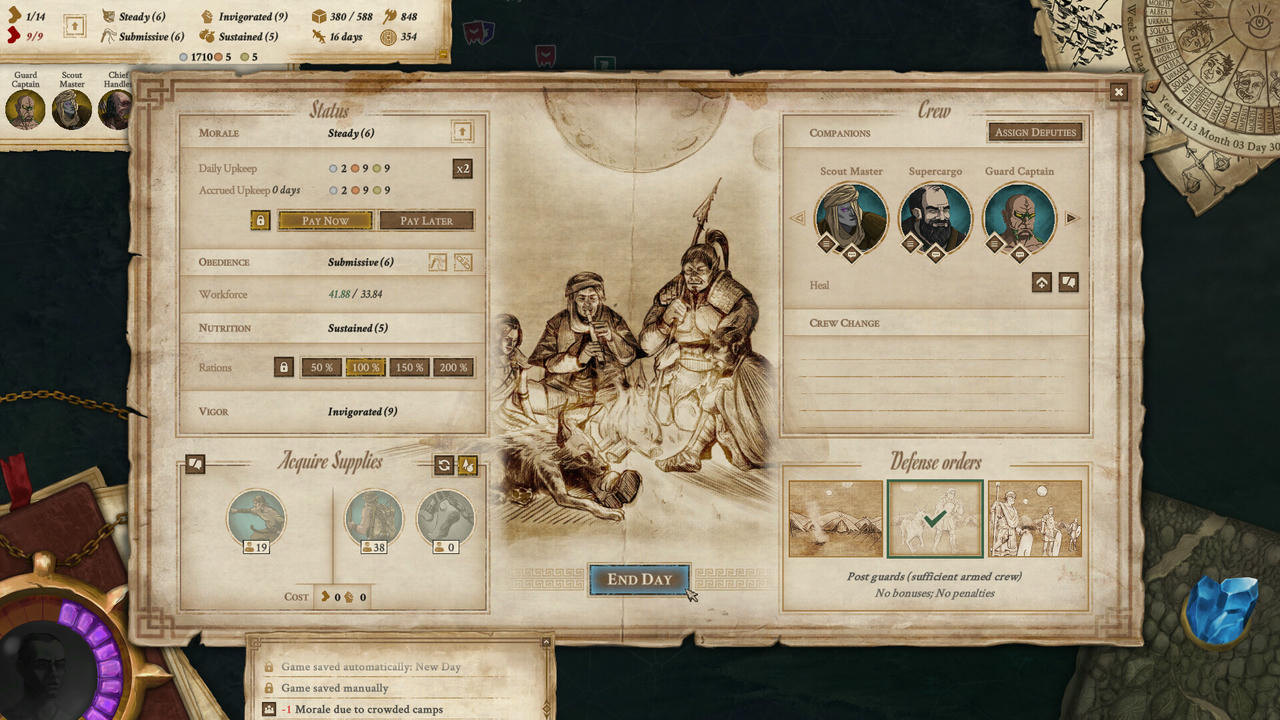Click the shackles icon next to Obedience

click(464, 262)
